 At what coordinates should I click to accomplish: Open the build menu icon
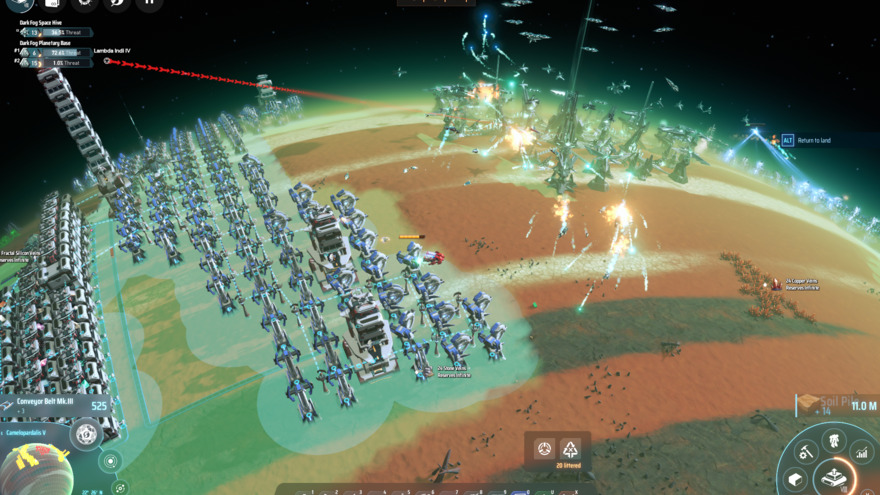833,479
